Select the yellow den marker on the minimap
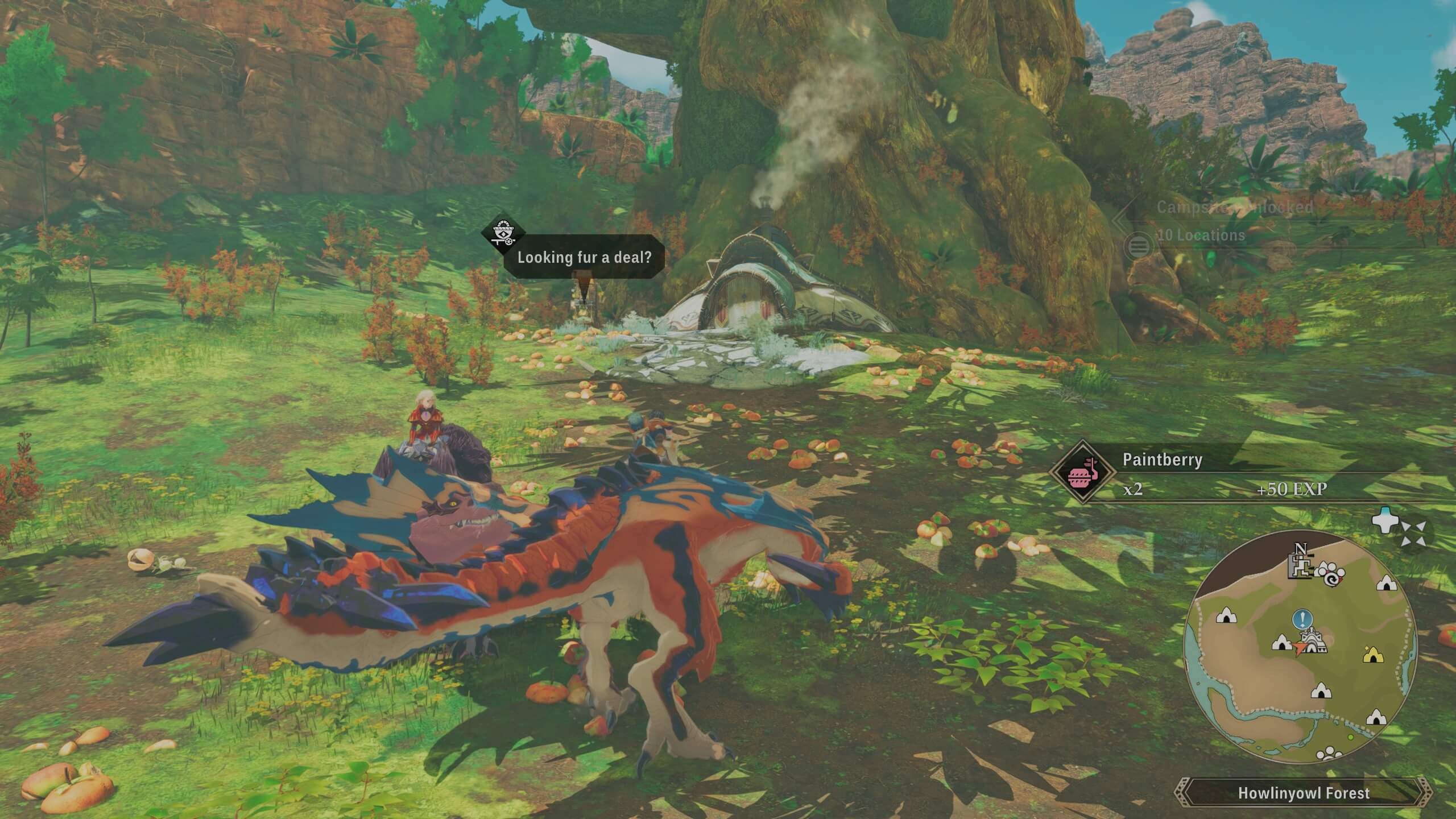The height and width of the screenshot is (819, 1456). tap(1373, 655)
